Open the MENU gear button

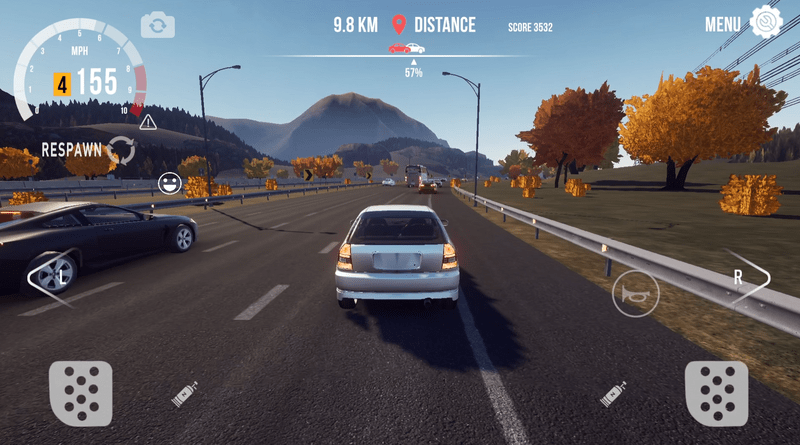tap(765, 23)
